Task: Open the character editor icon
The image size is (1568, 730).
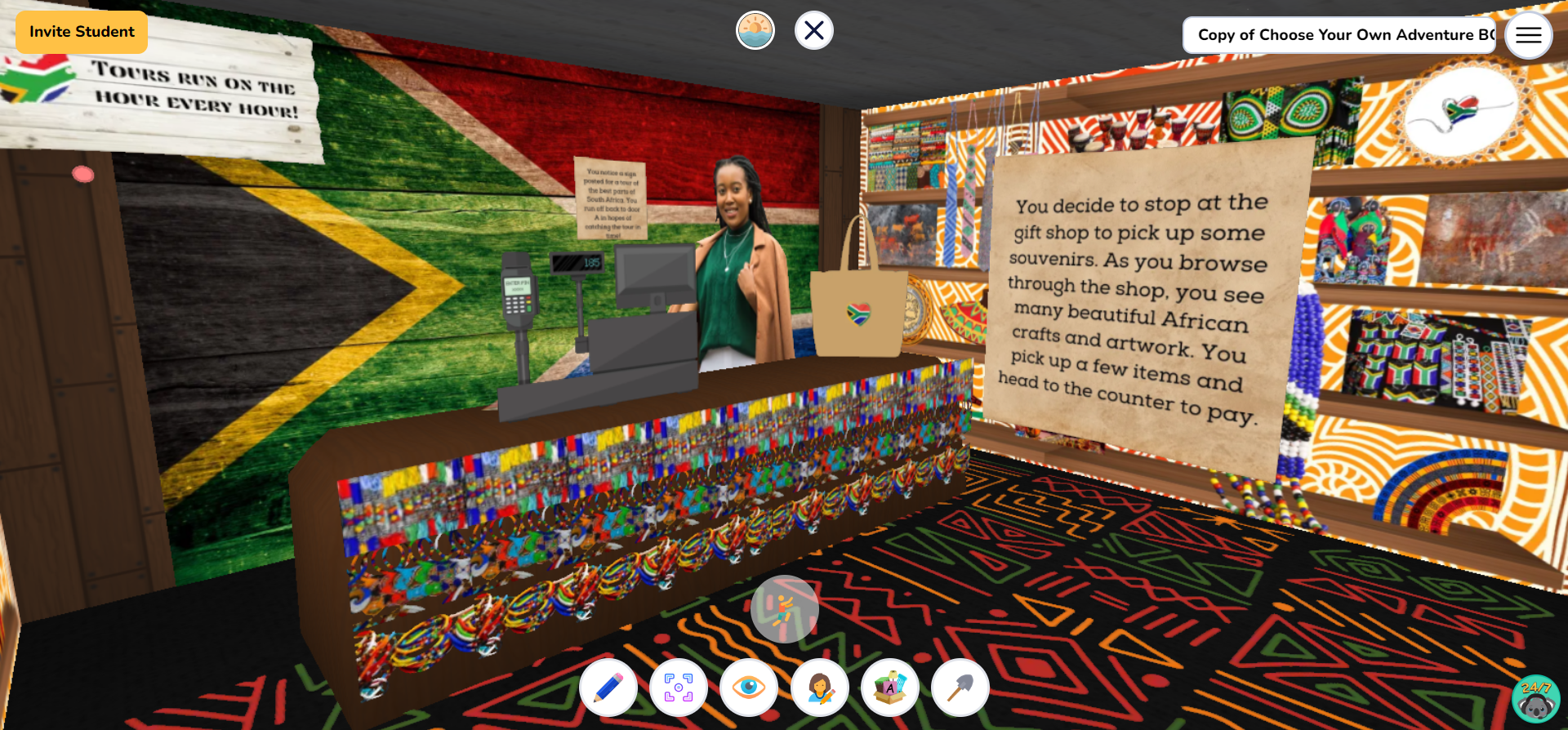Action: pyautogui.click(x=819, y=688)
